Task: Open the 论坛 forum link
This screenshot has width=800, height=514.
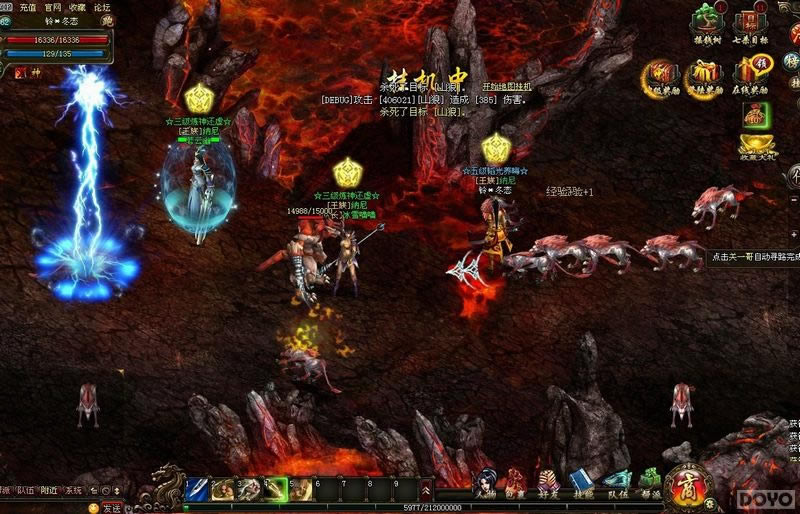Action: [x=102, y=7]
